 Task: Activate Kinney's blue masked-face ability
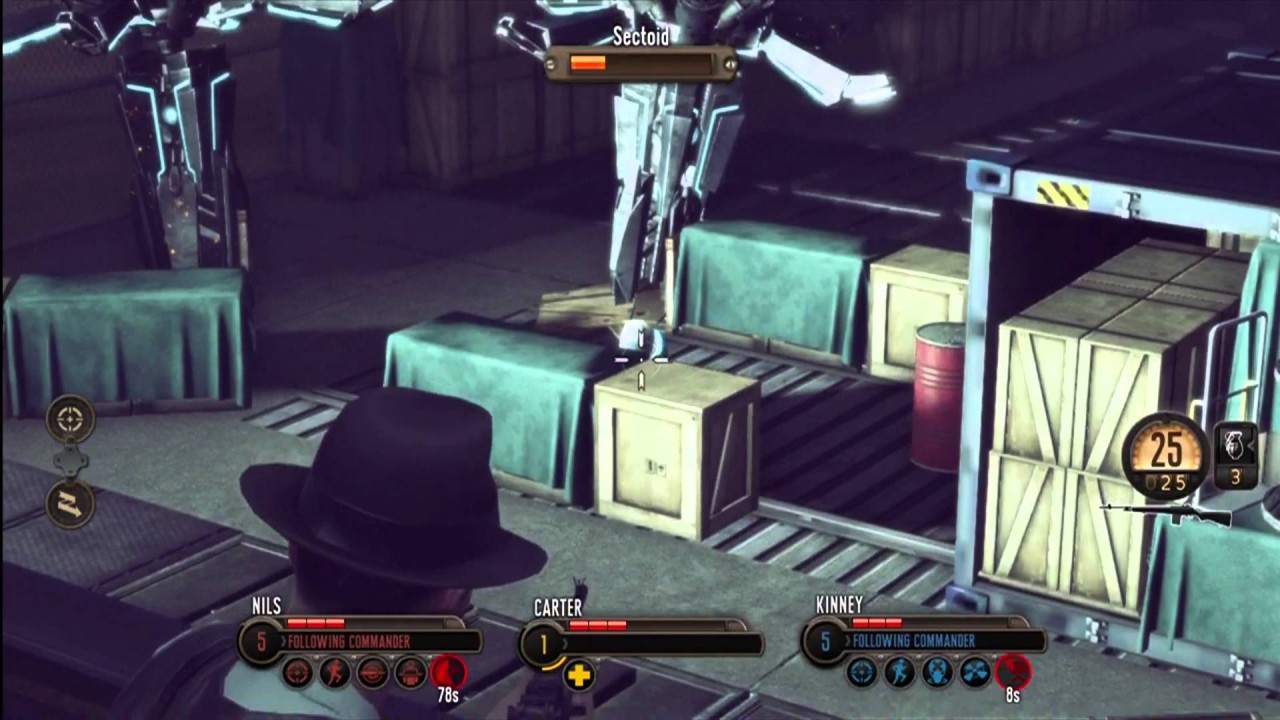[937, 672]
